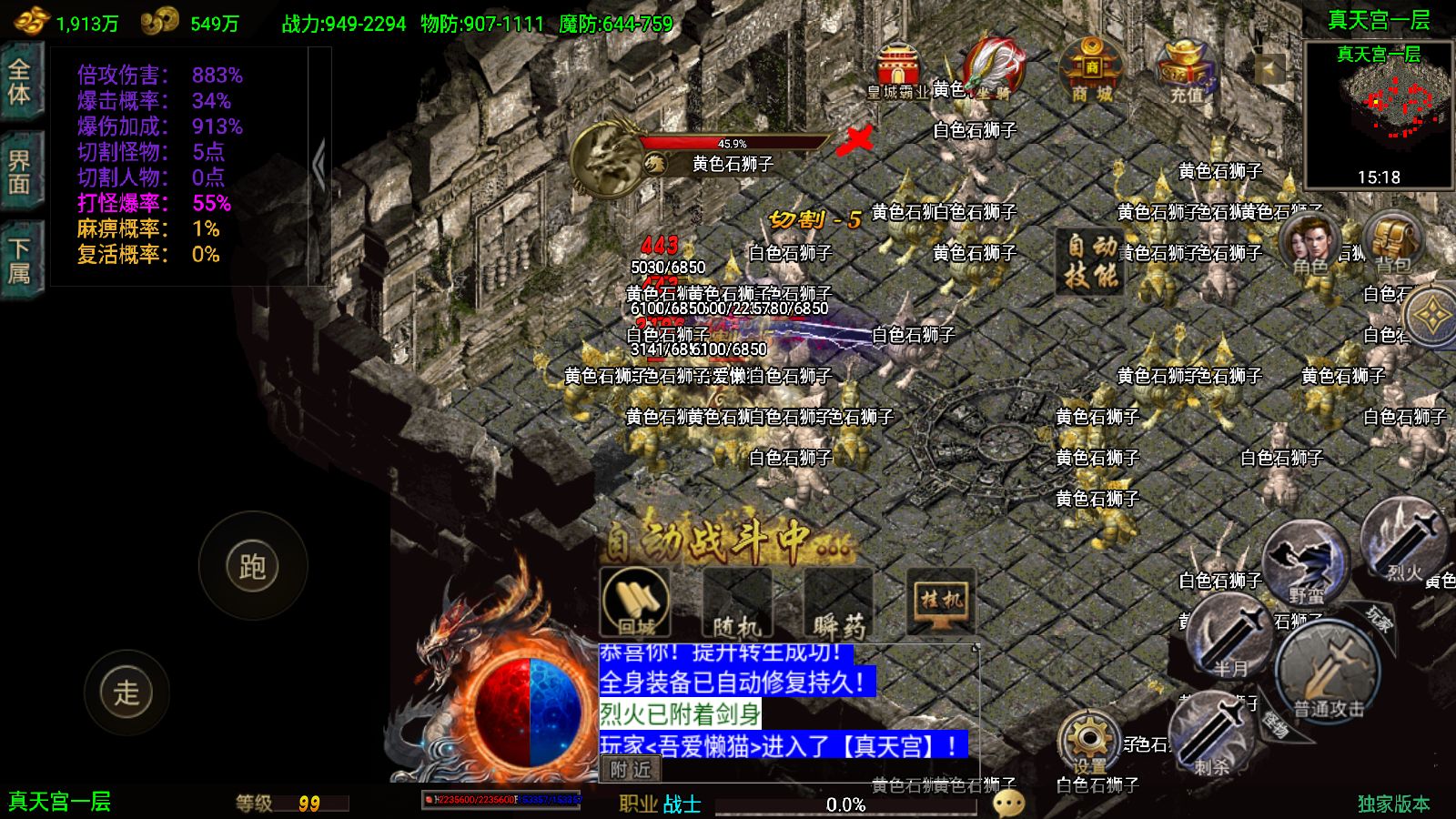Switch to the 全体 side tab
This screenshot has height=819, width=1456.
coord(20,82)
